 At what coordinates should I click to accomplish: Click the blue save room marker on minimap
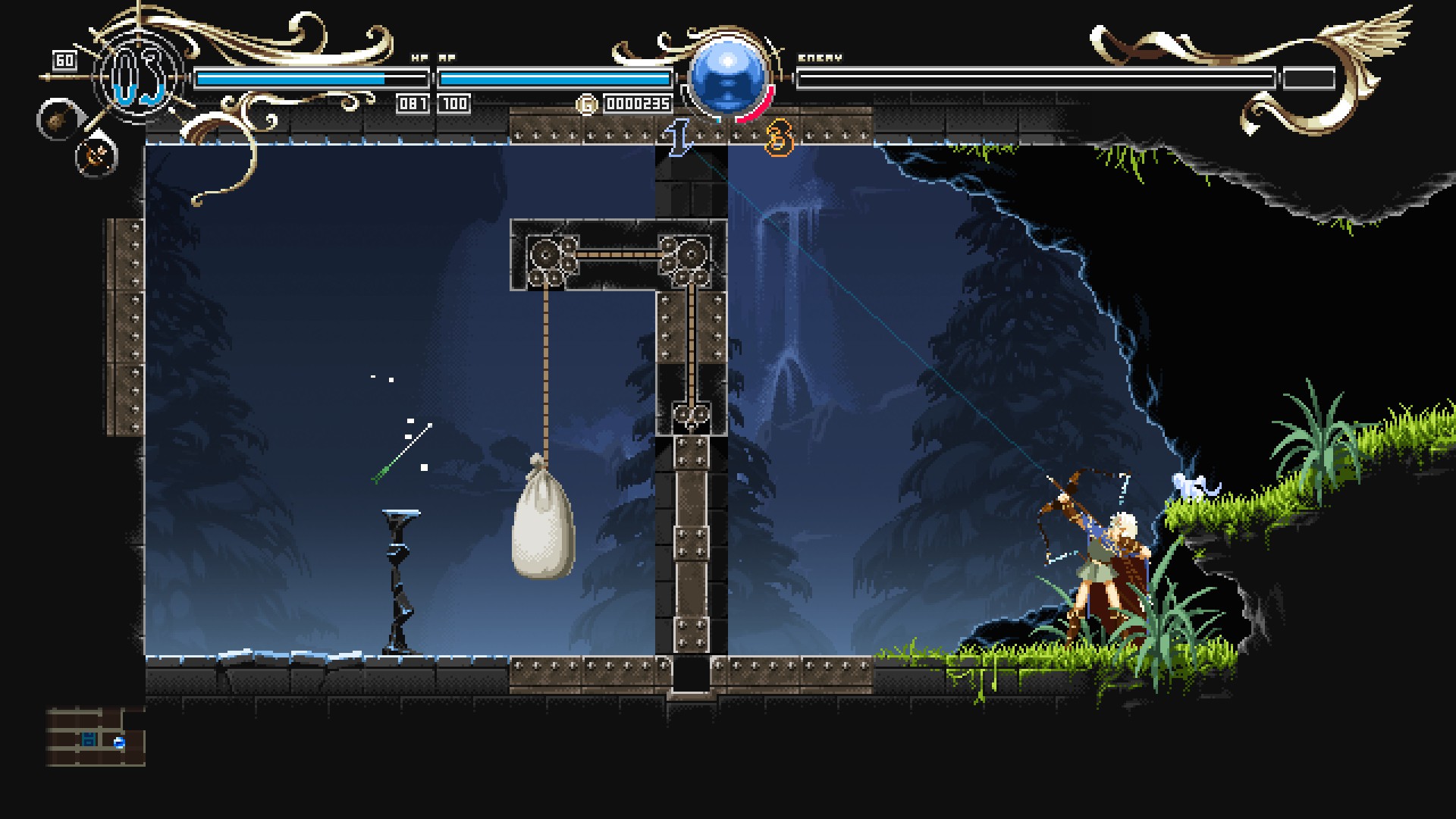coord(89,739)
